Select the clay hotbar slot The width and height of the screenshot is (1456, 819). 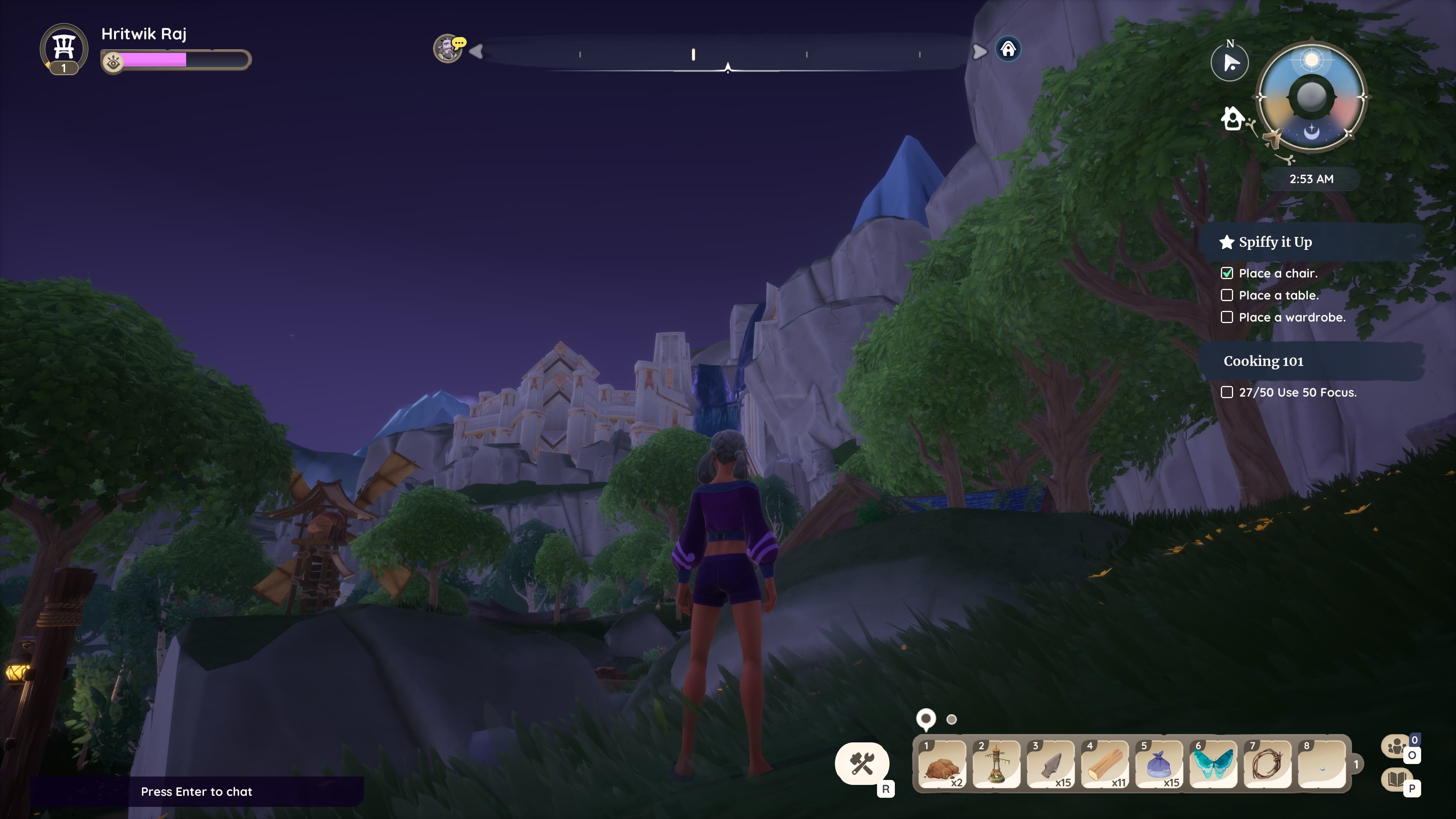pyautogui.click(x=941, y=764)
